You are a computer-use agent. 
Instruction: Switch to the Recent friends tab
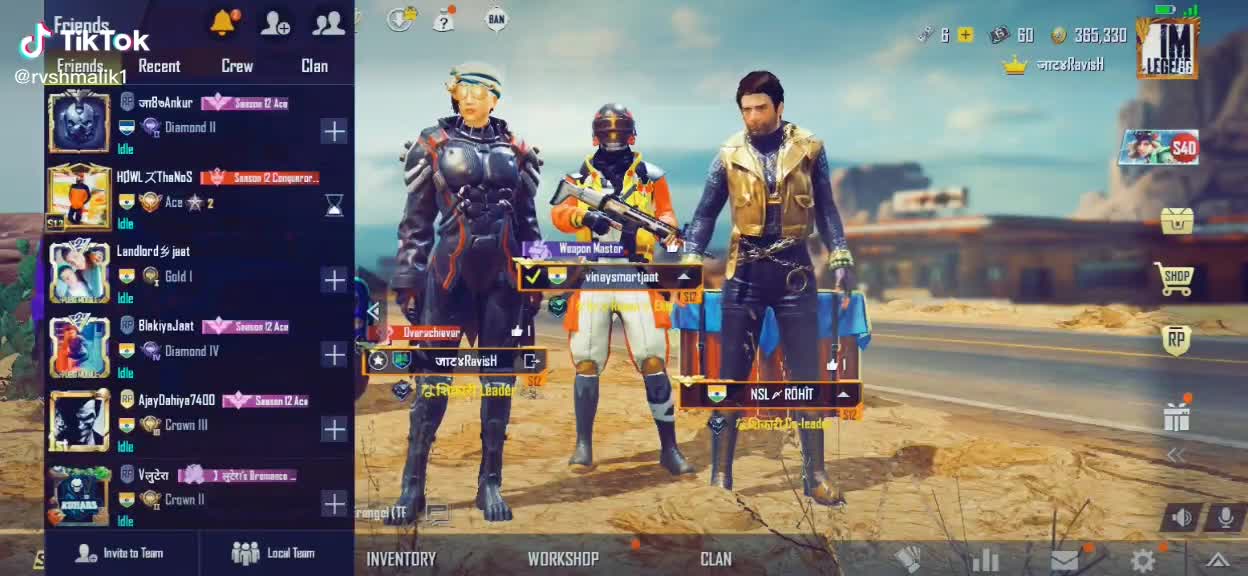[x=159, y=66]
